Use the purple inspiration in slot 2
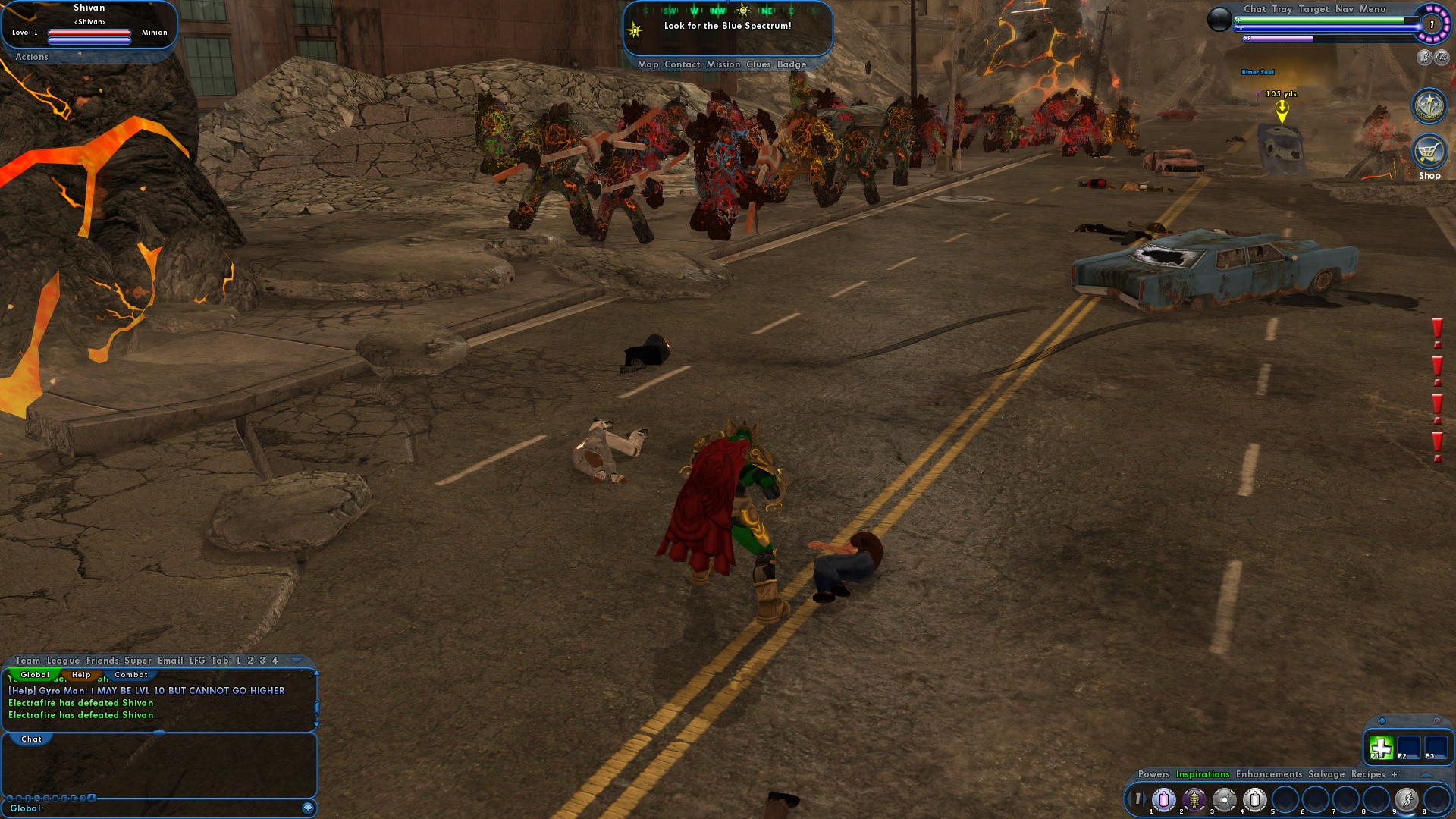The image size is (1456, 819). pyautogui.click(x=1194, y=799)
